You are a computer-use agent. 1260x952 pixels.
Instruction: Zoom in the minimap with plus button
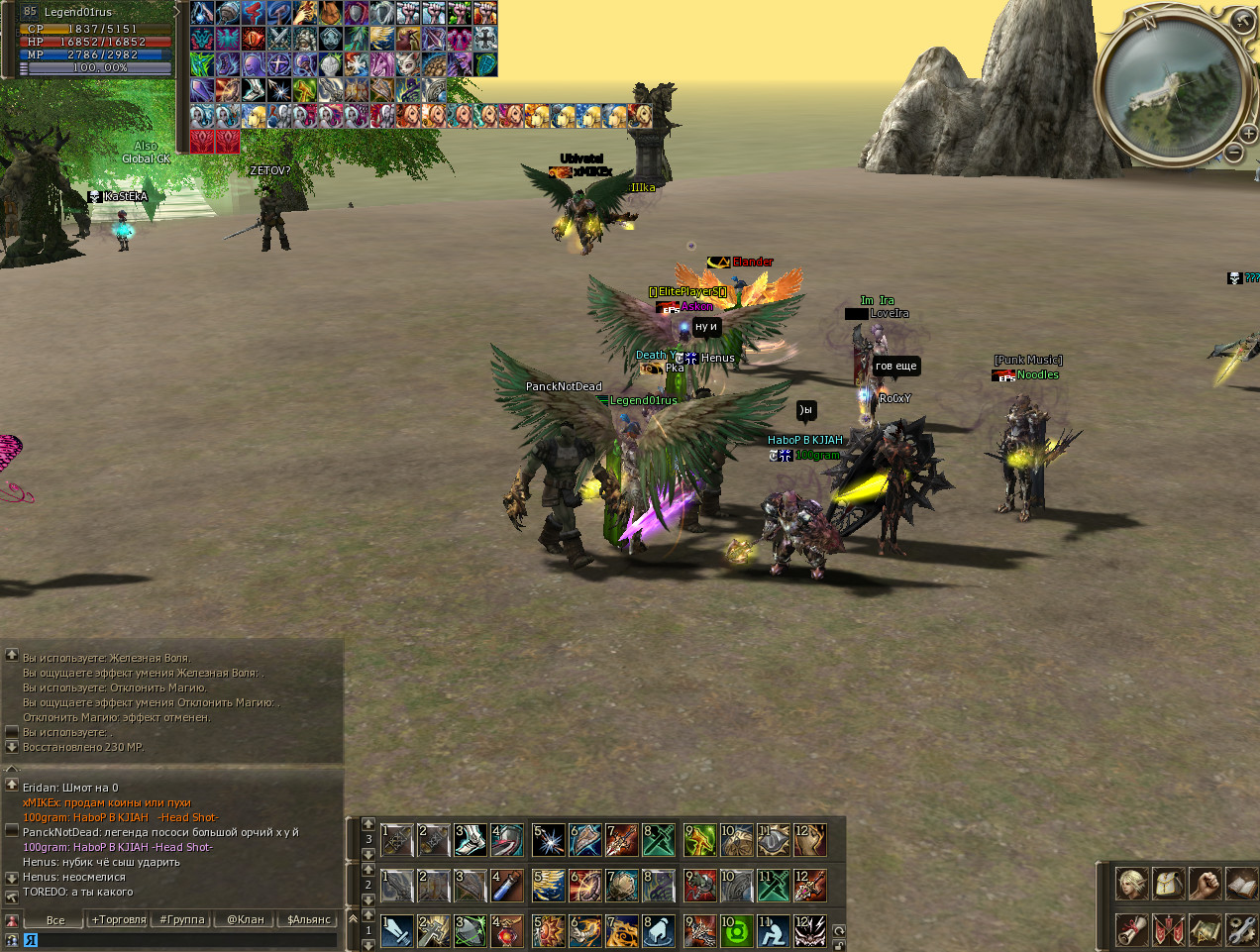1249,134
